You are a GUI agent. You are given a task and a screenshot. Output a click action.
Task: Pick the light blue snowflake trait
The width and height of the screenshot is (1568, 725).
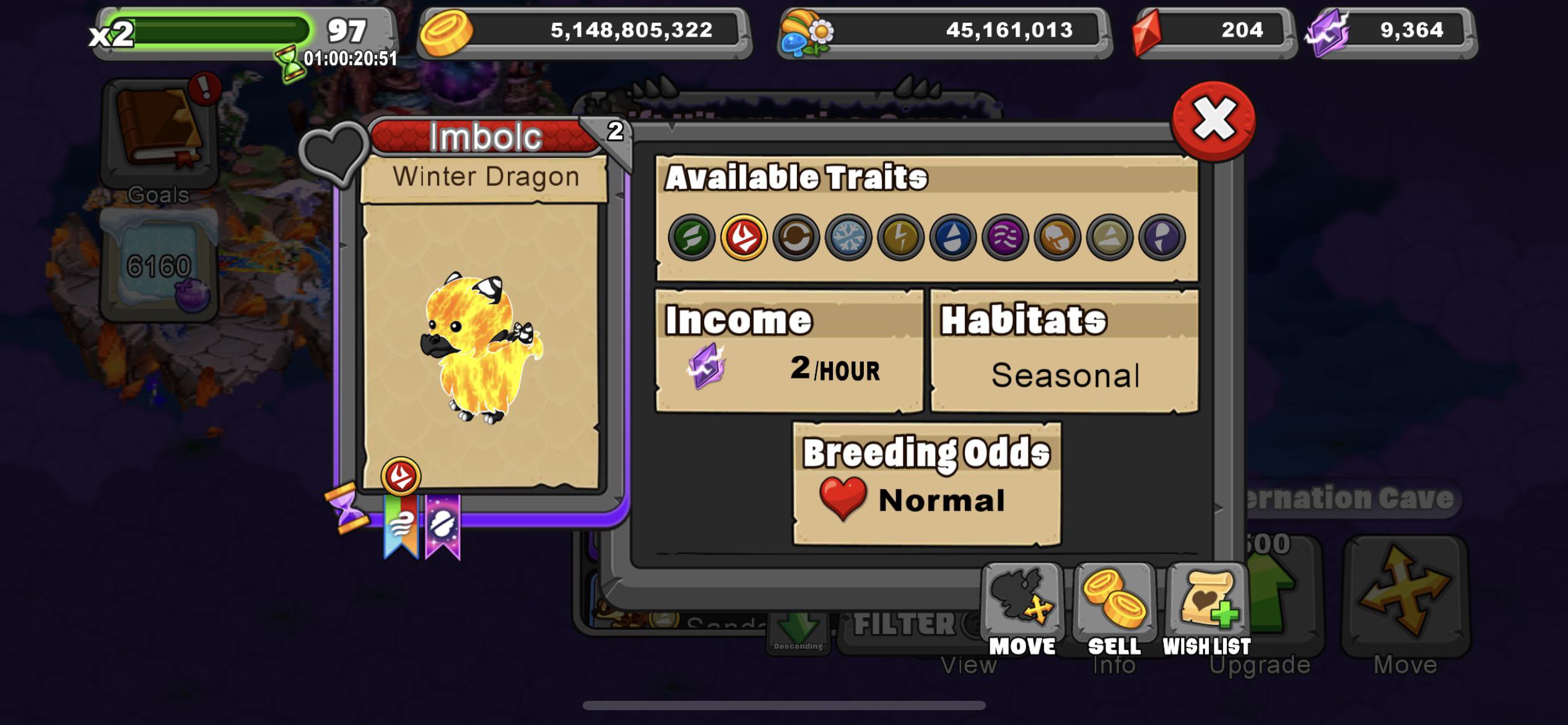tap(848, 237)
